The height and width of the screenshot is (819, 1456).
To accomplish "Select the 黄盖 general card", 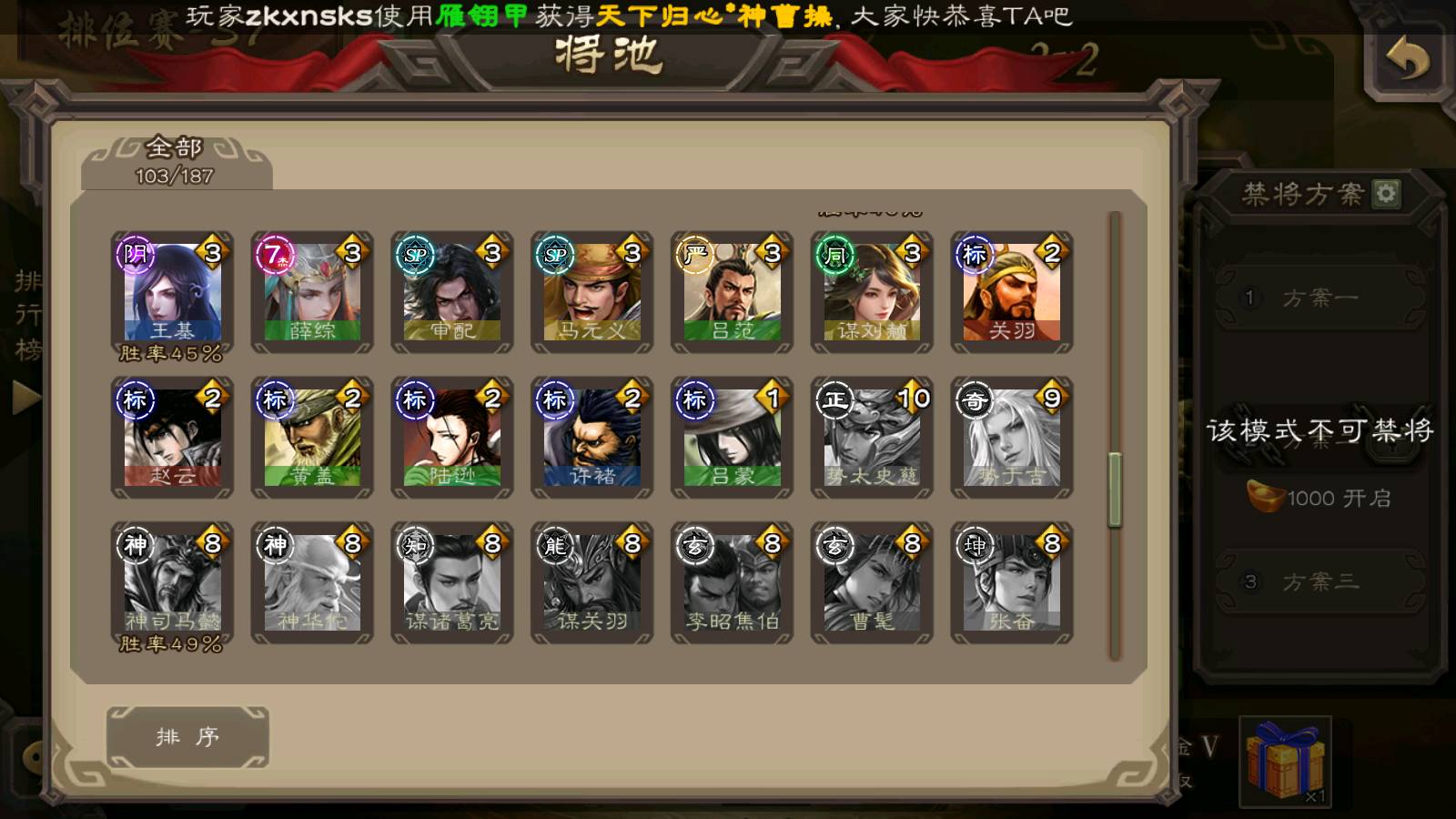I will (312, 439).
